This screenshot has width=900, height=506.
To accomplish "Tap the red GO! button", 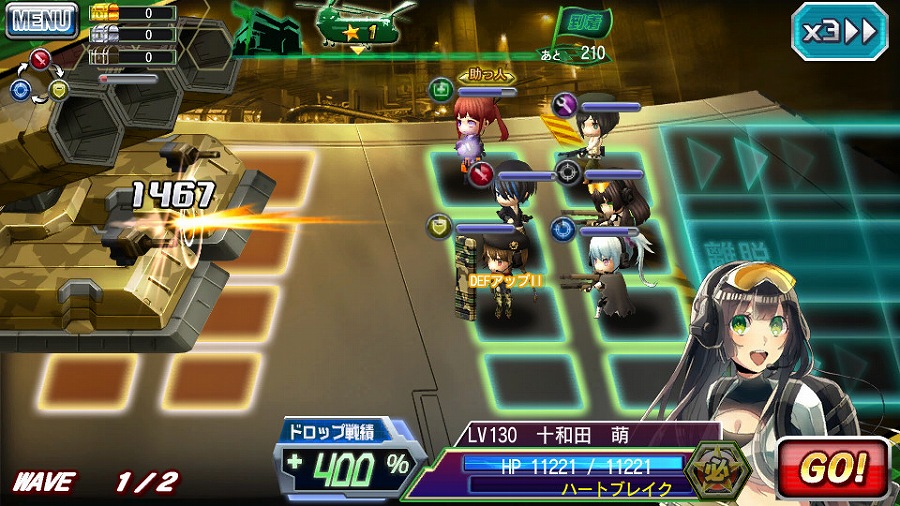I will click(832, 467).
